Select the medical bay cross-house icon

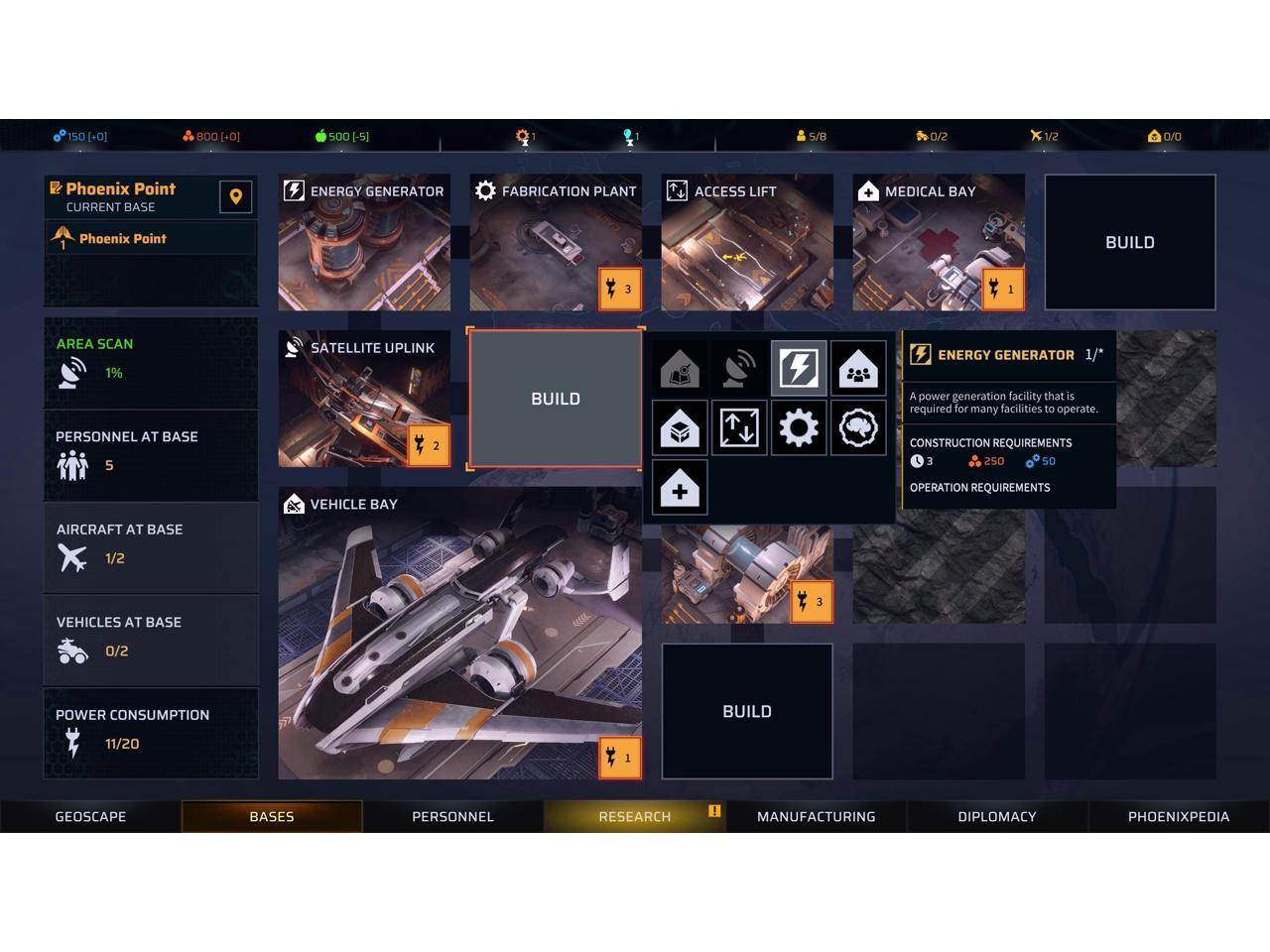(680, 487)
